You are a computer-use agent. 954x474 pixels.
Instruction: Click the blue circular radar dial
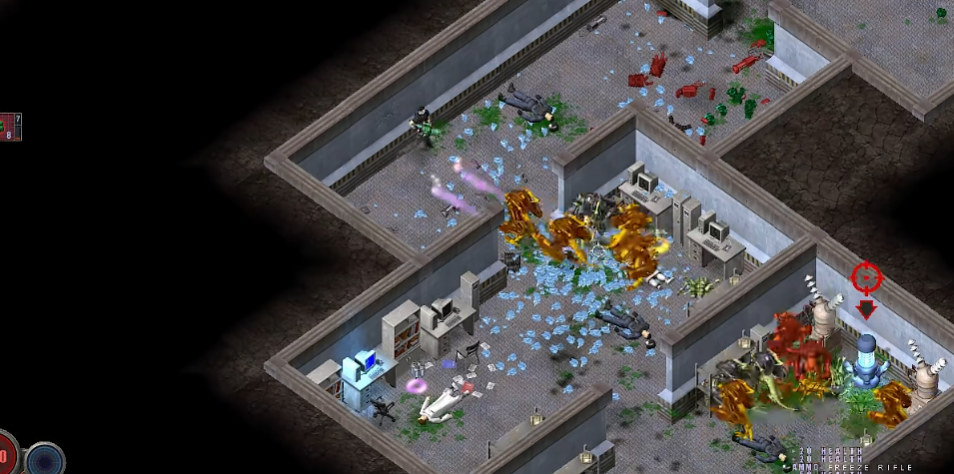[46, 459]
